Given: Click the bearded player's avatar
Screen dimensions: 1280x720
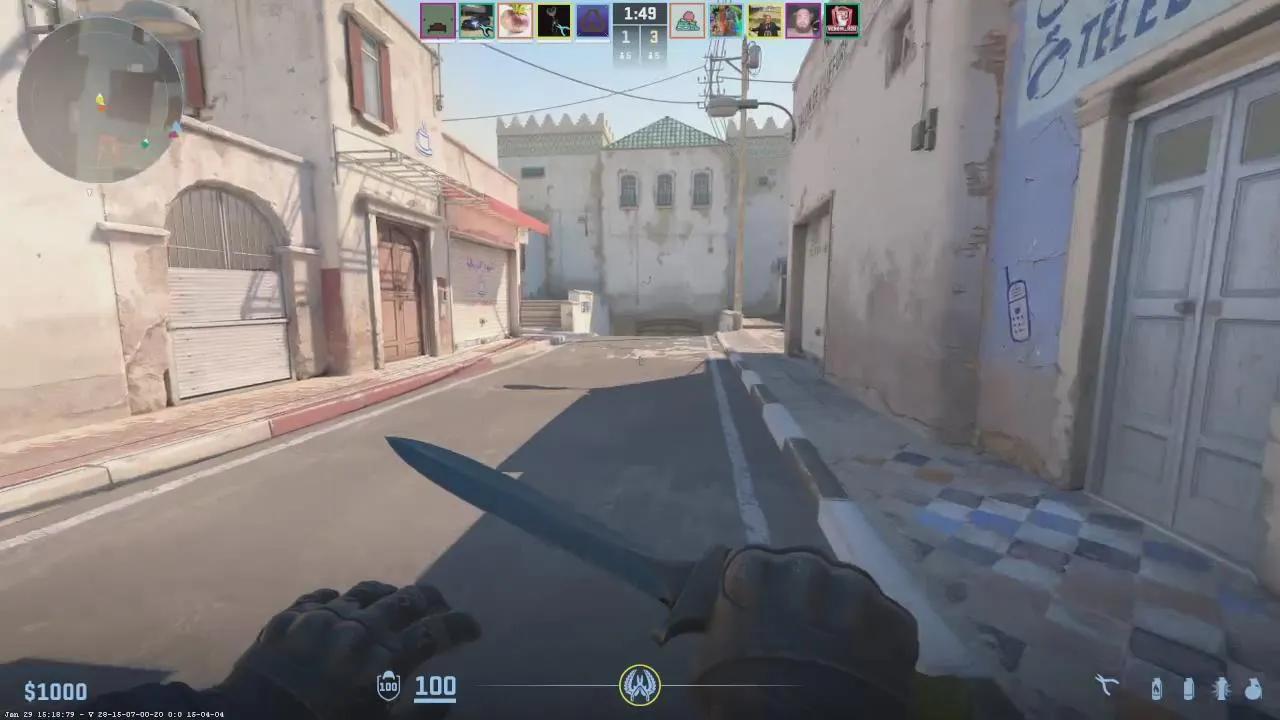Looking at the screenshot, I should 803,20.
